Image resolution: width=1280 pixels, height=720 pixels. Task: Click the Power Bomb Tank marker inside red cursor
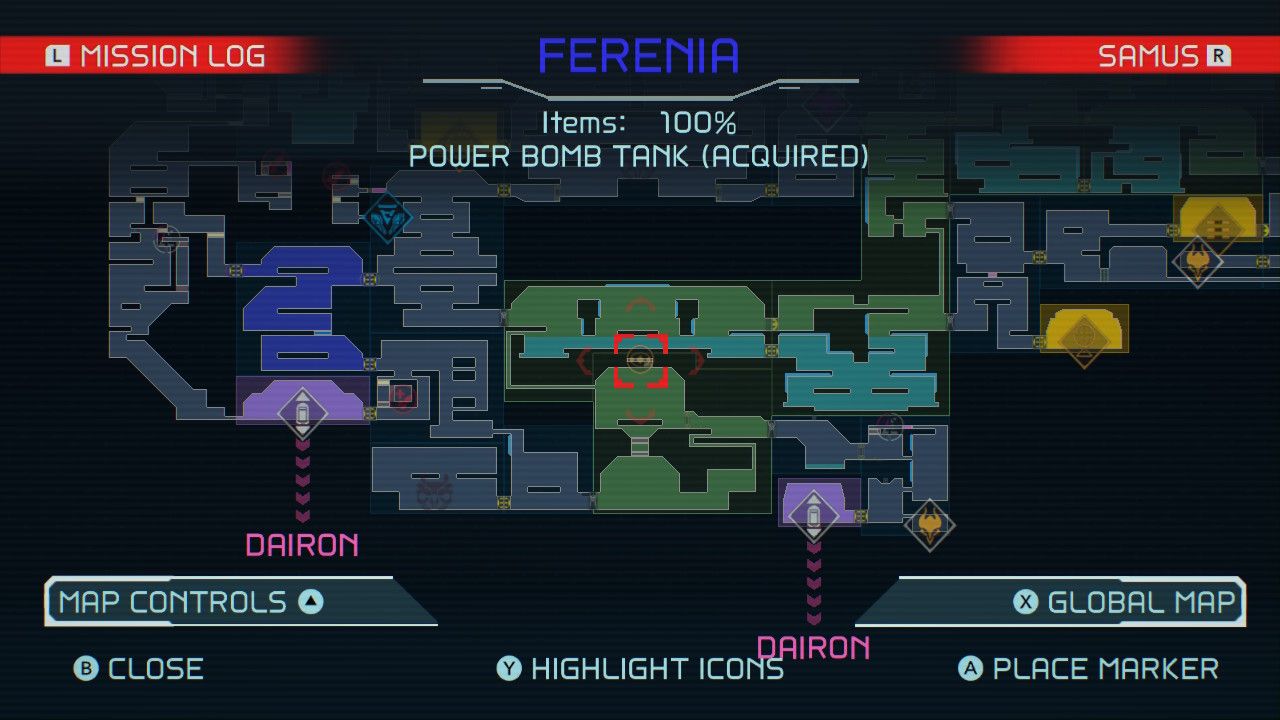pyautogui.click(x=639, y=361)
